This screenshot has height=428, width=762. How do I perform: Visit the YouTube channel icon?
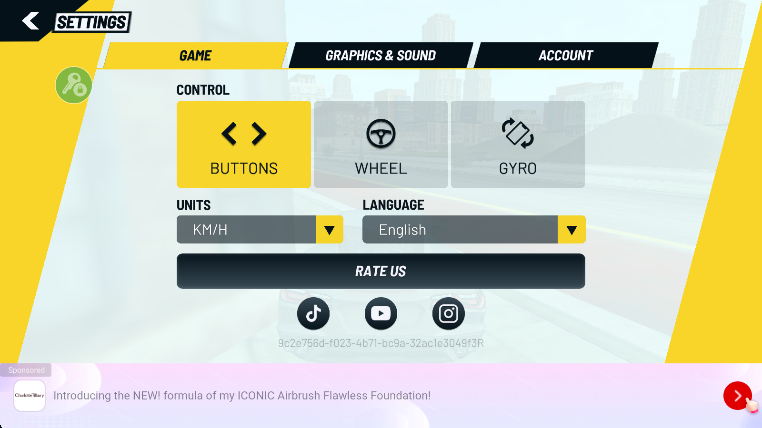[x=381, y=313]
